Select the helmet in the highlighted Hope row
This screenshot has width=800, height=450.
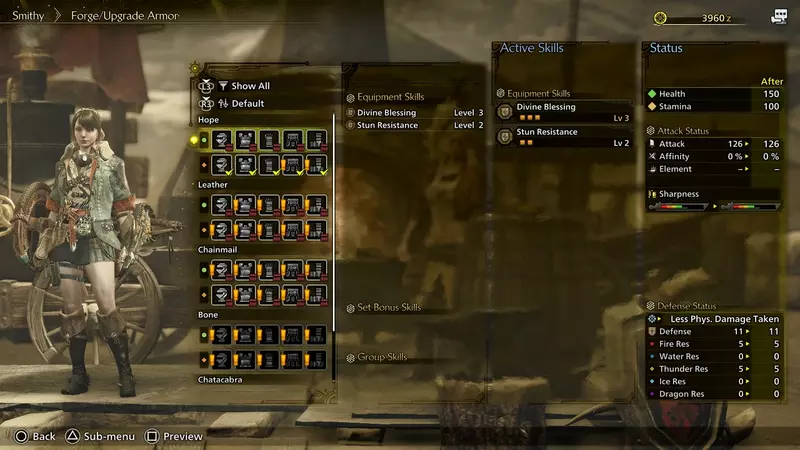[x=222, y=140]
